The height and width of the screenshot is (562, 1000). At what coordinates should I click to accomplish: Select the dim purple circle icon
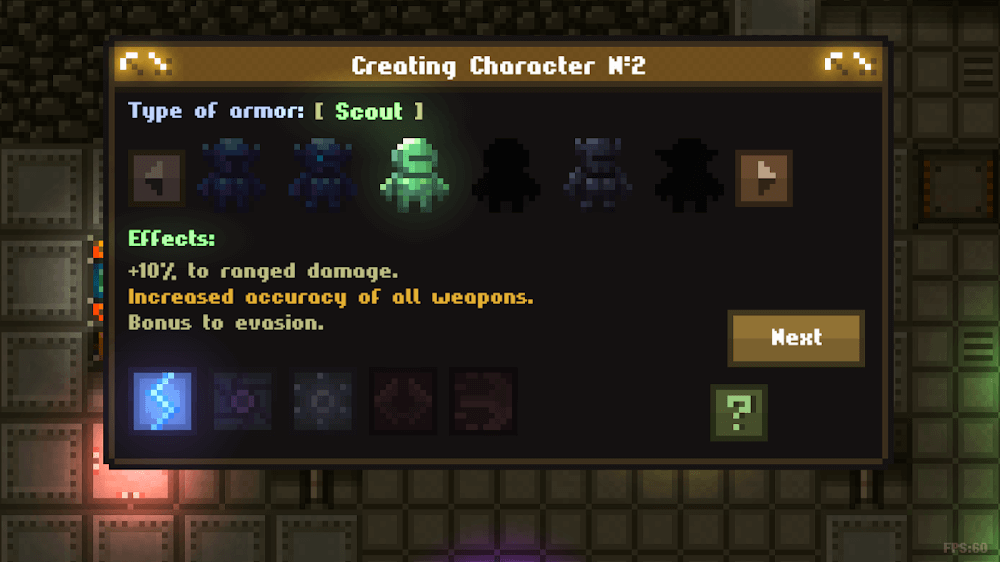[x=242, y=400]
